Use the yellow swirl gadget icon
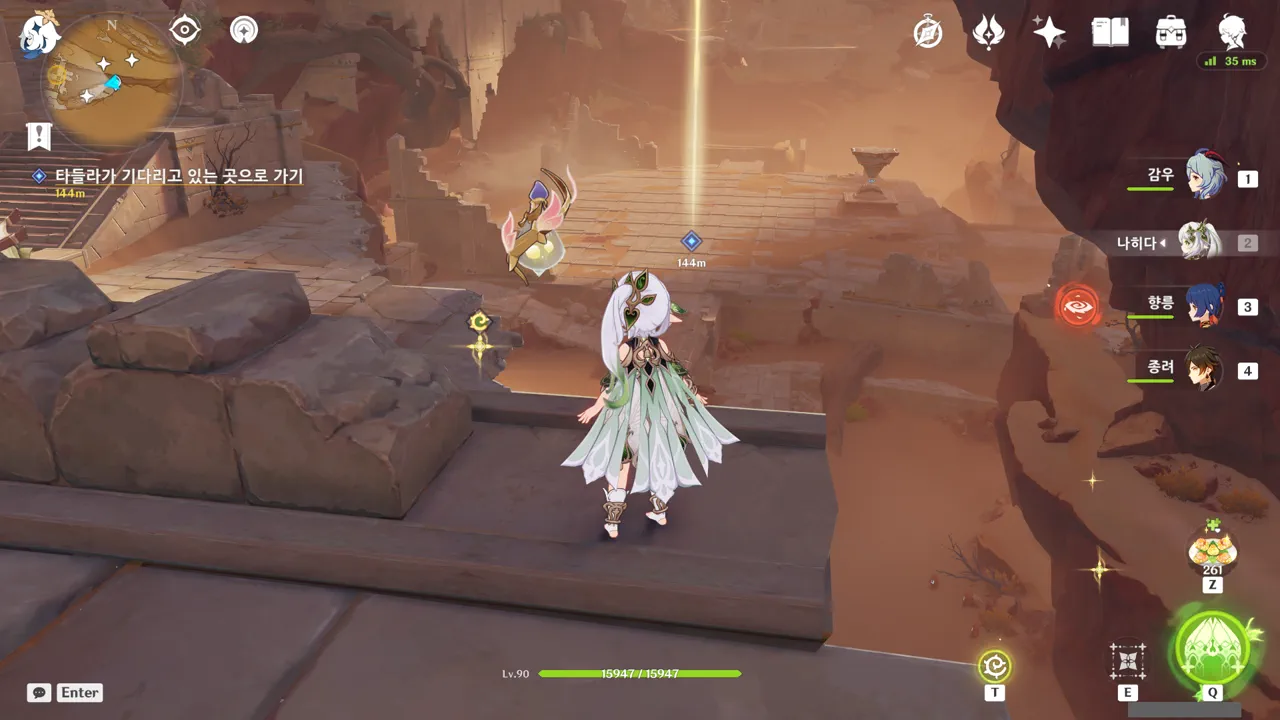 (995, 665)
